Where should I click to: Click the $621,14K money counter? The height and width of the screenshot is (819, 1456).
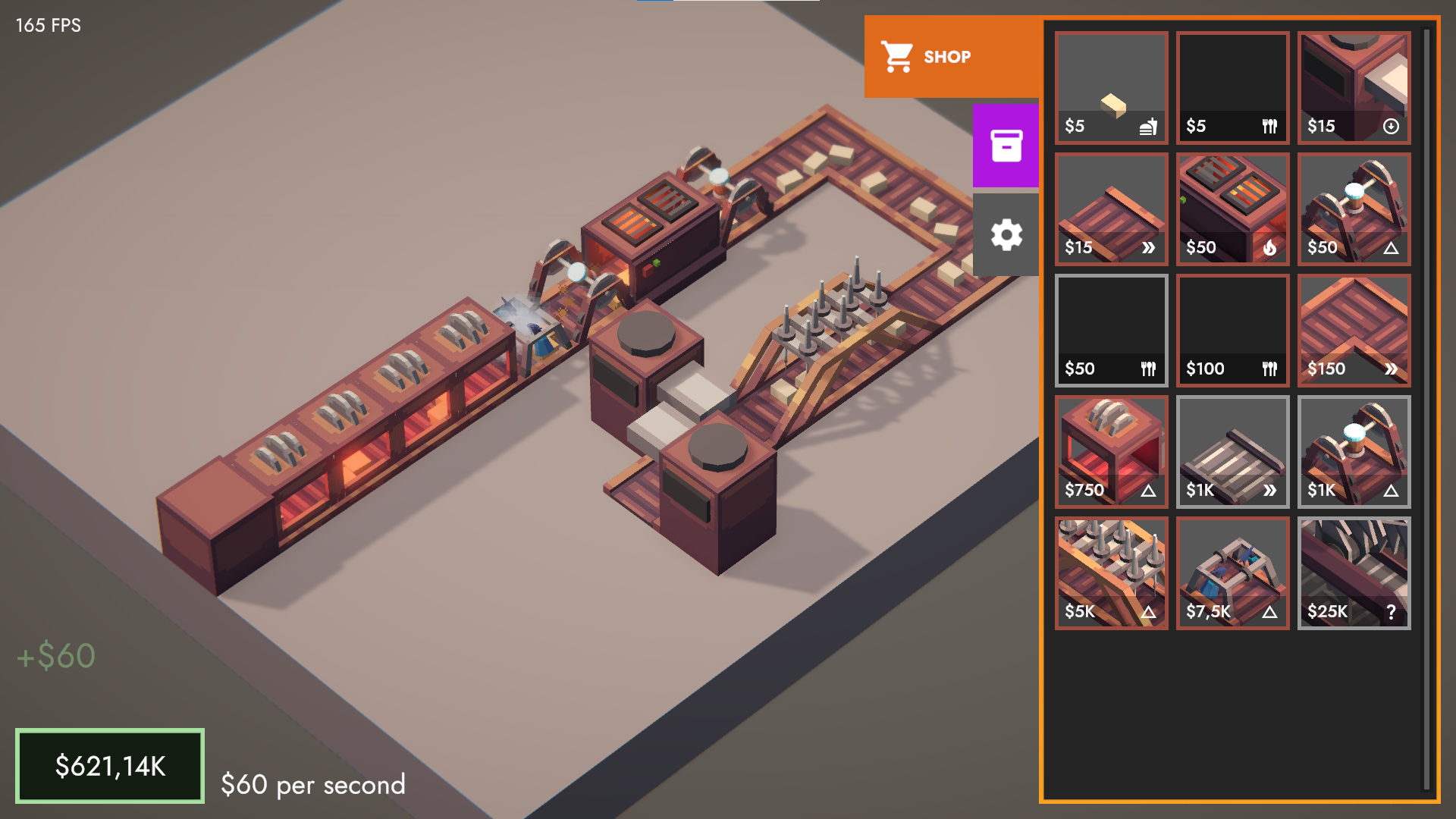(110, 766)
